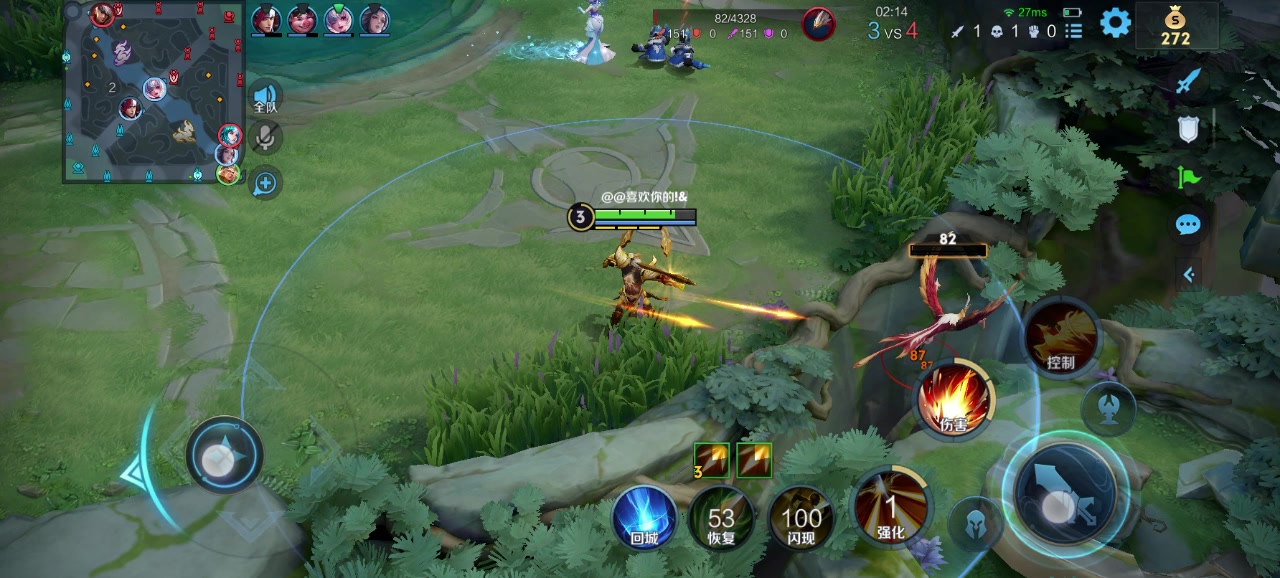Tap the green flag gather signal
Image resolution: width=1280 pixels, height=578 pixels.
click(1188, 177)
